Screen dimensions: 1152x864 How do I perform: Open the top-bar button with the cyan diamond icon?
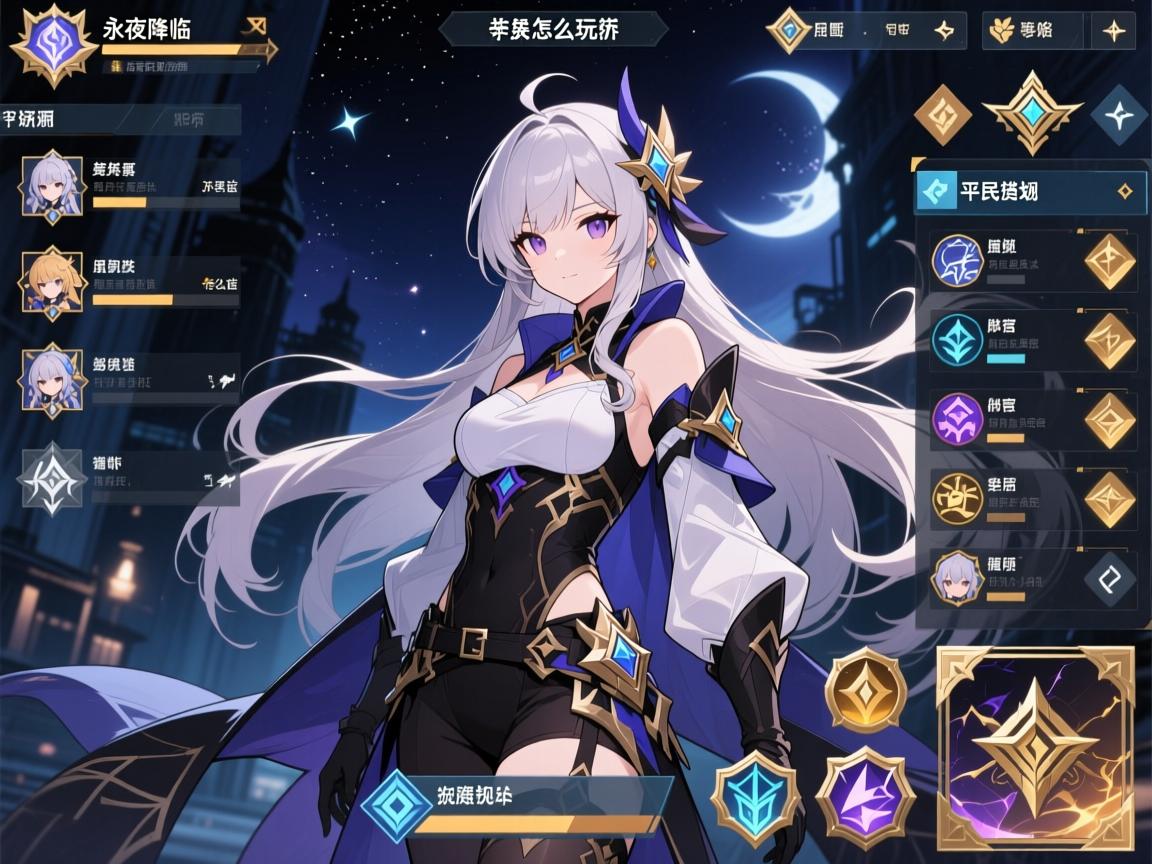tap(865, 31)
